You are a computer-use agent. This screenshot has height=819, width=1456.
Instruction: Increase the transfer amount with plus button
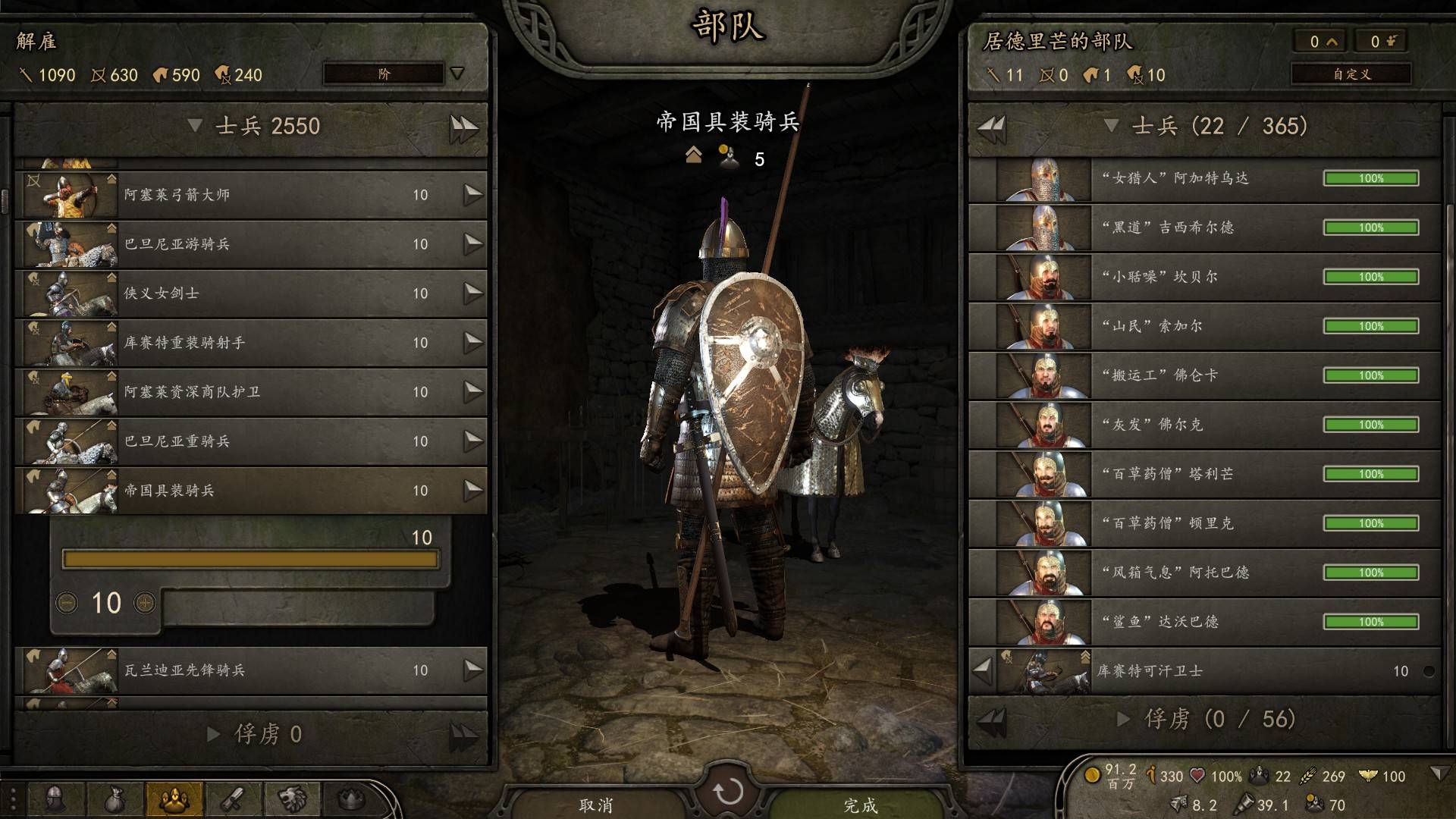(x=144, y=604)
